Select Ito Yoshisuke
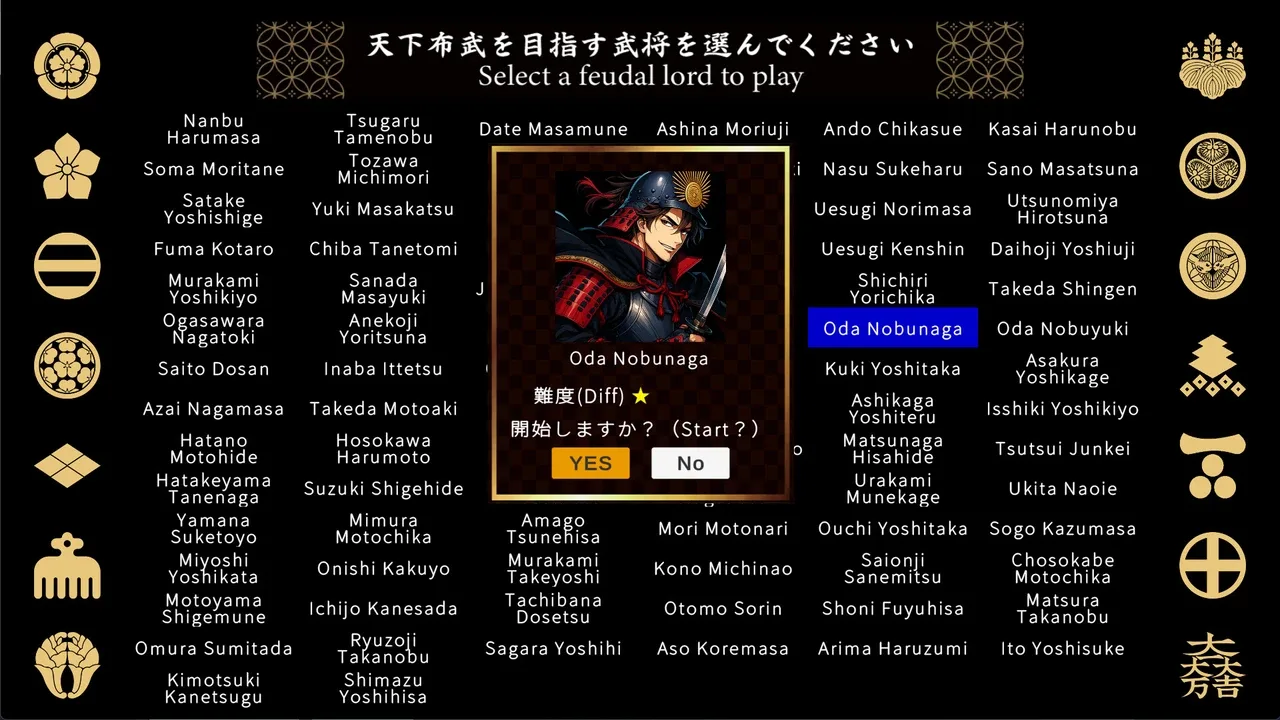1280x720 pixels. [x=1062, y=649]
